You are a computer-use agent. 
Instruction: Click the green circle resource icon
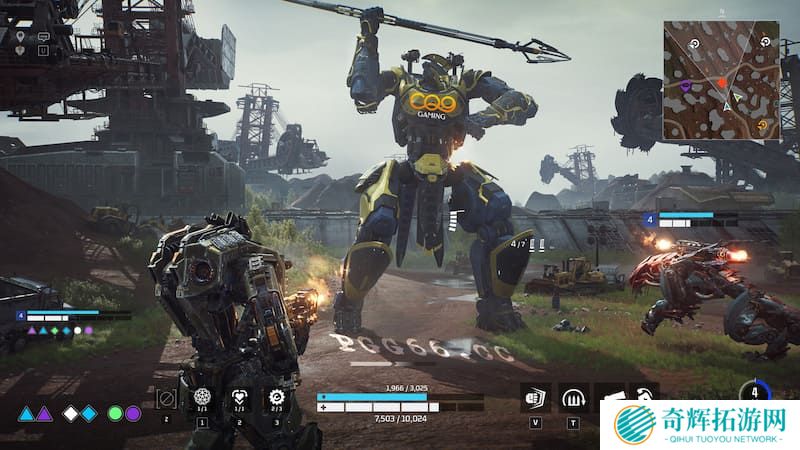pyautogui.click(x=116, y=414)
